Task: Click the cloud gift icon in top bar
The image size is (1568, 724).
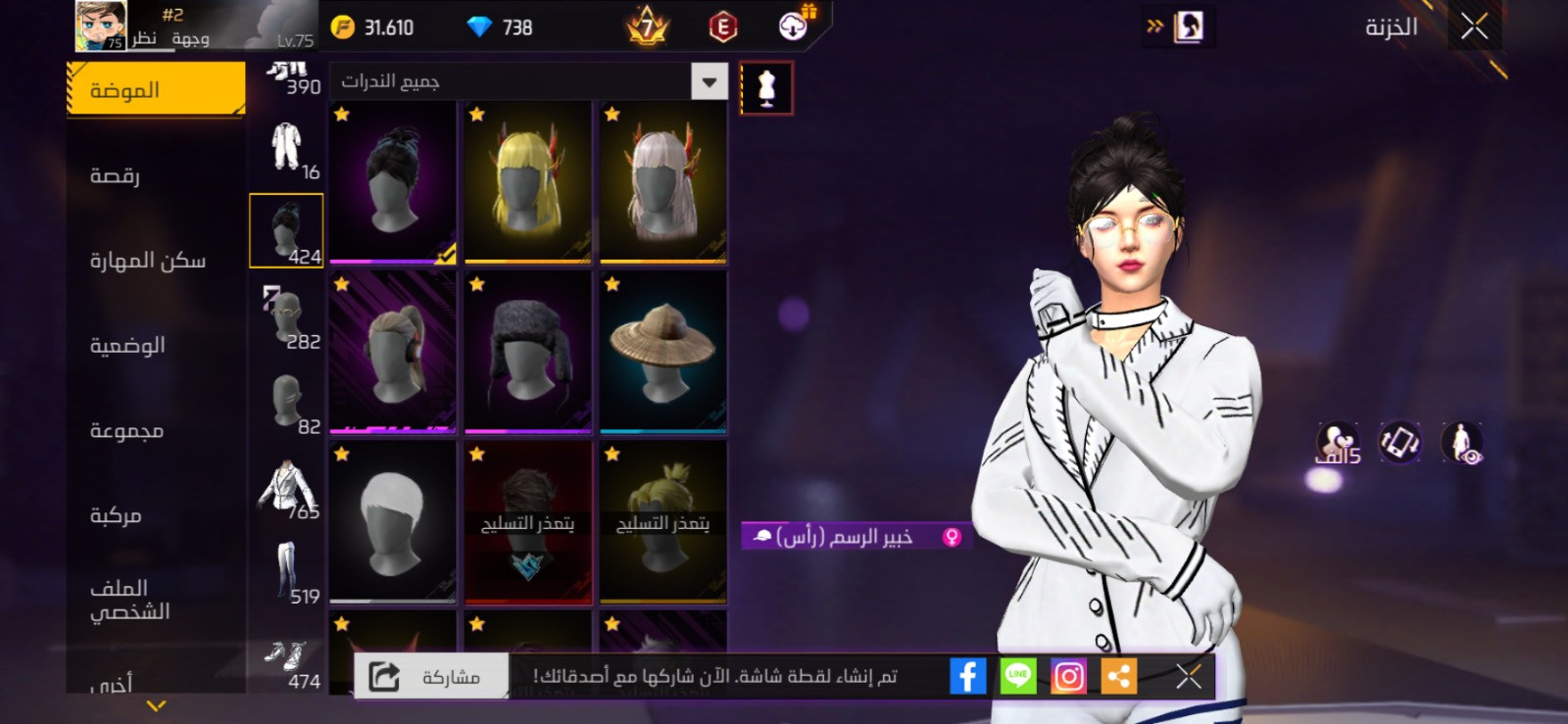Action: 790,26
